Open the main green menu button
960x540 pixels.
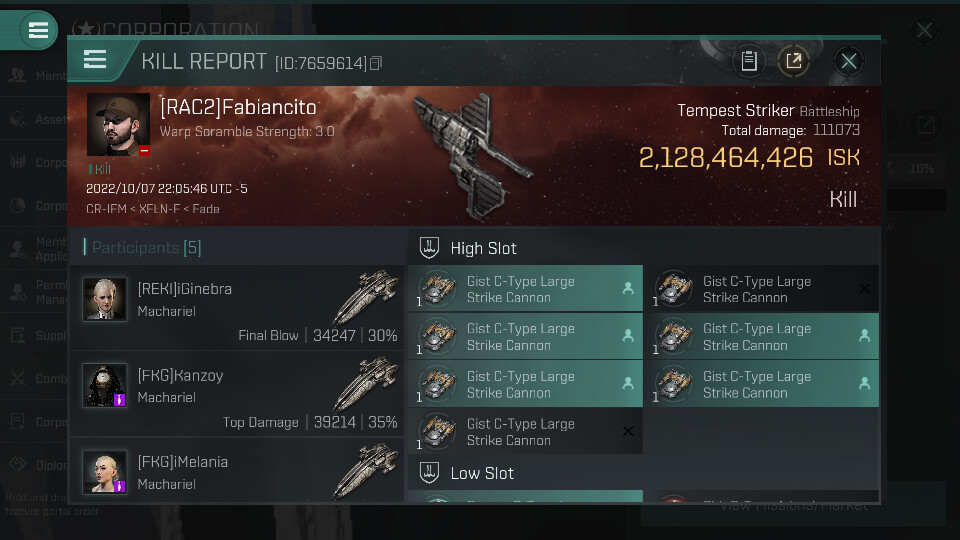[38, 30]
